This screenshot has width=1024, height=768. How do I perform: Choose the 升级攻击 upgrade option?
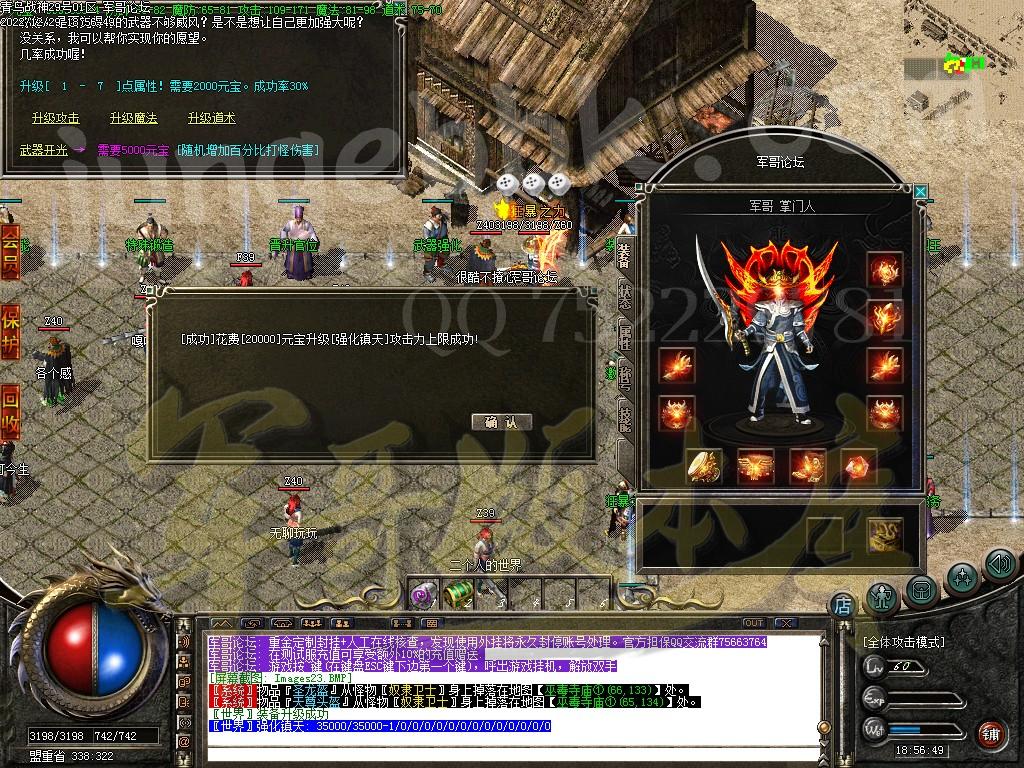[55, 118]
